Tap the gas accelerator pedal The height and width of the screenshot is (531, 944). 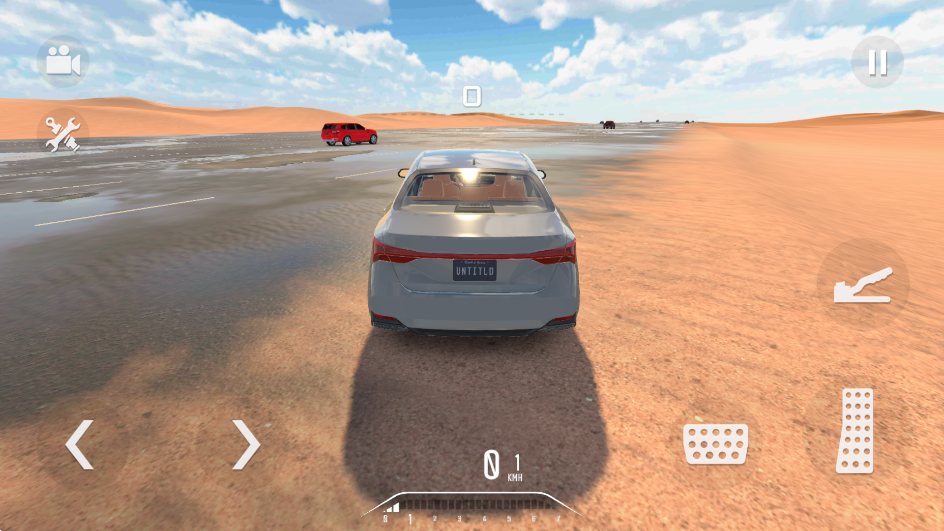(x=855, y=430)
